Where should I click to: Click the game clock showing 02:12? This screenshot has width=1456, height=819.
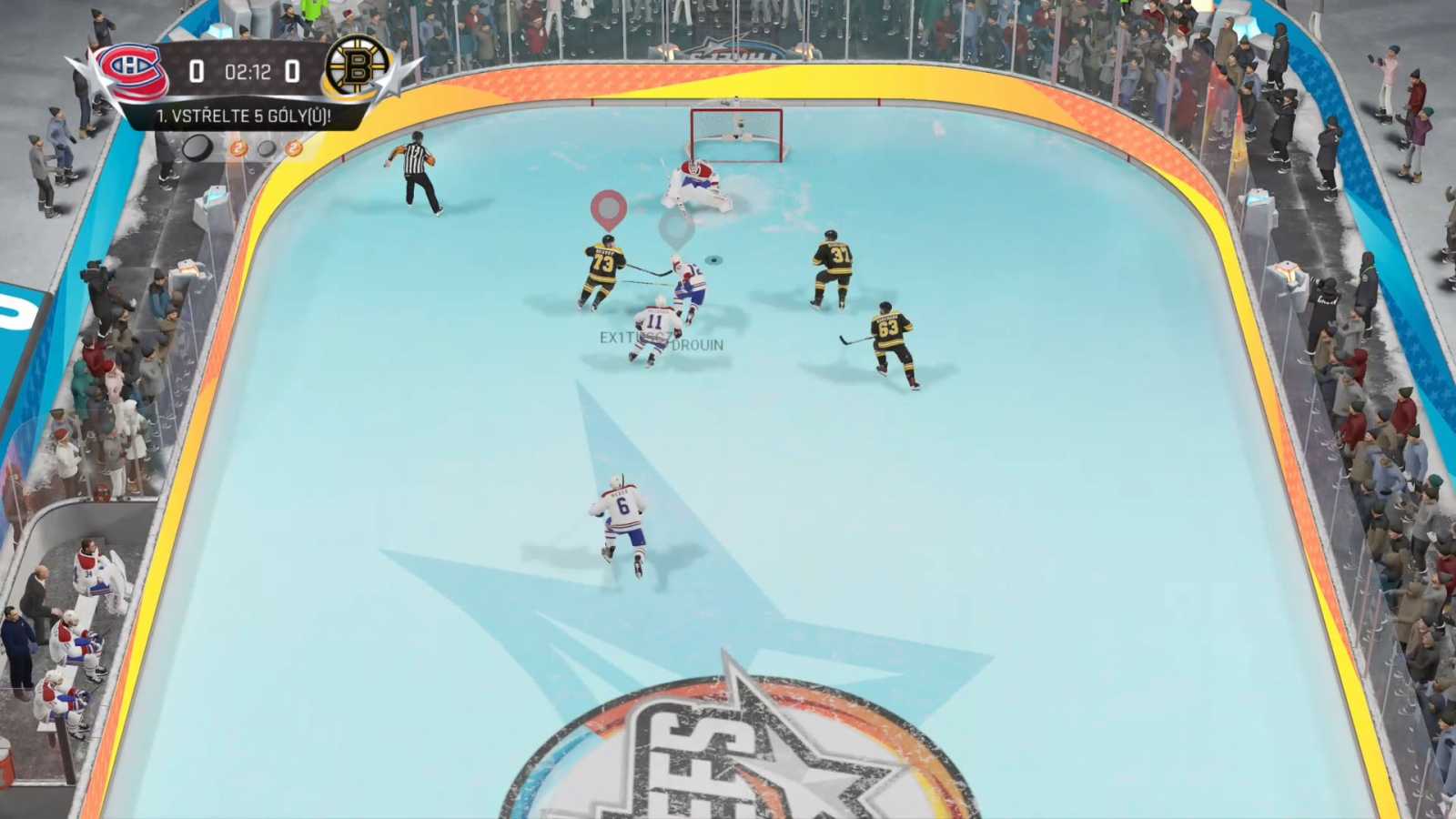coord(248,71)
